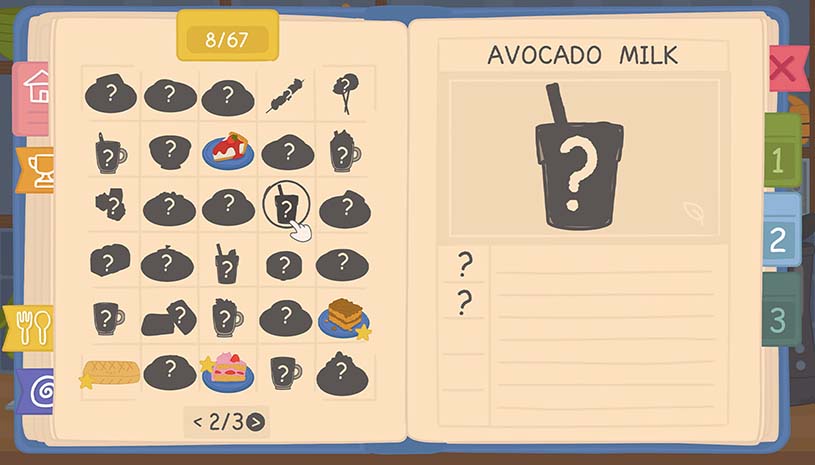Go to the previous recipe page
This screenshot has height=465, width=815.
pos(197,422)
